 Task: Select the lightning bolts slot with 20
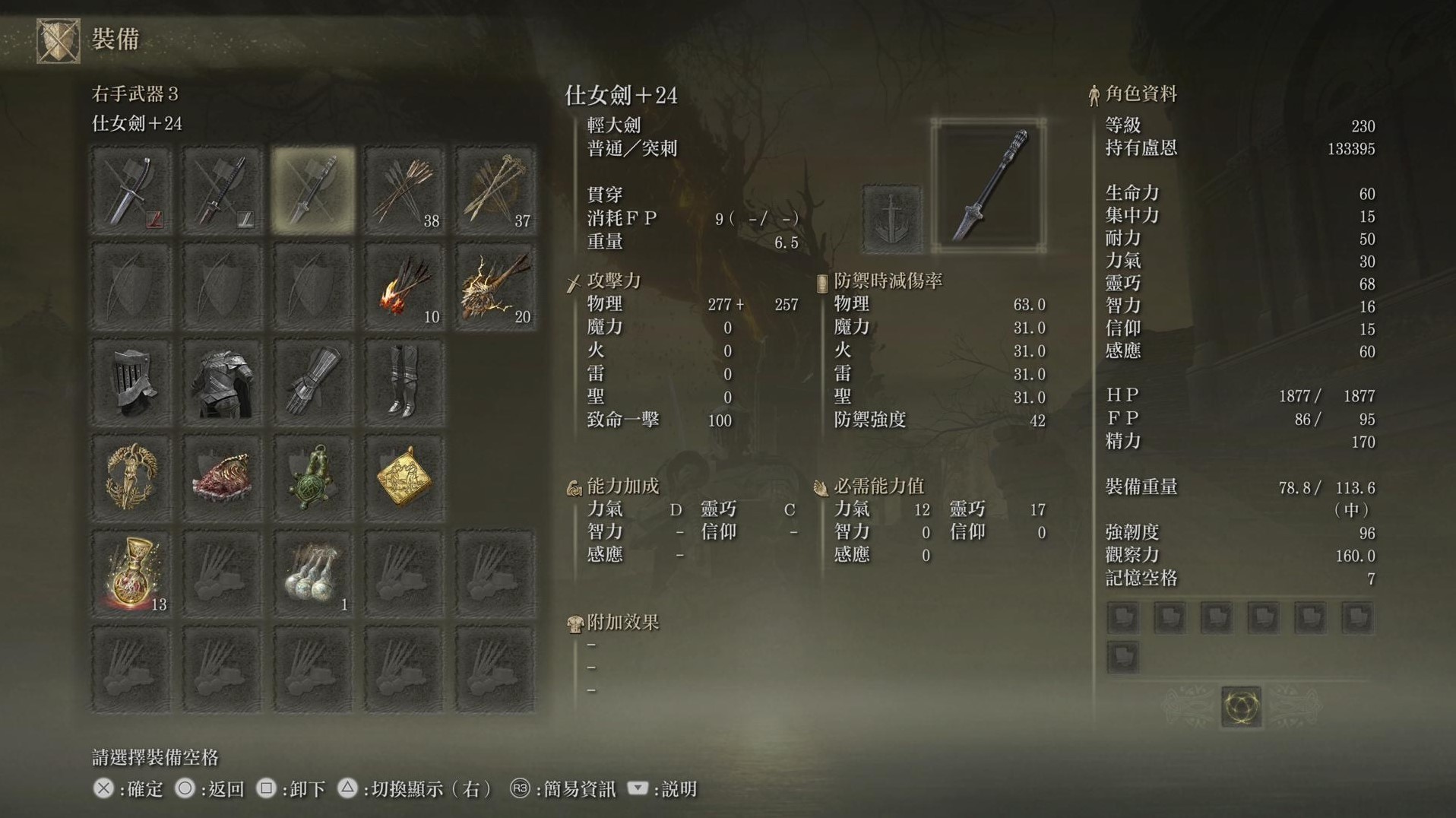(495, 287)
